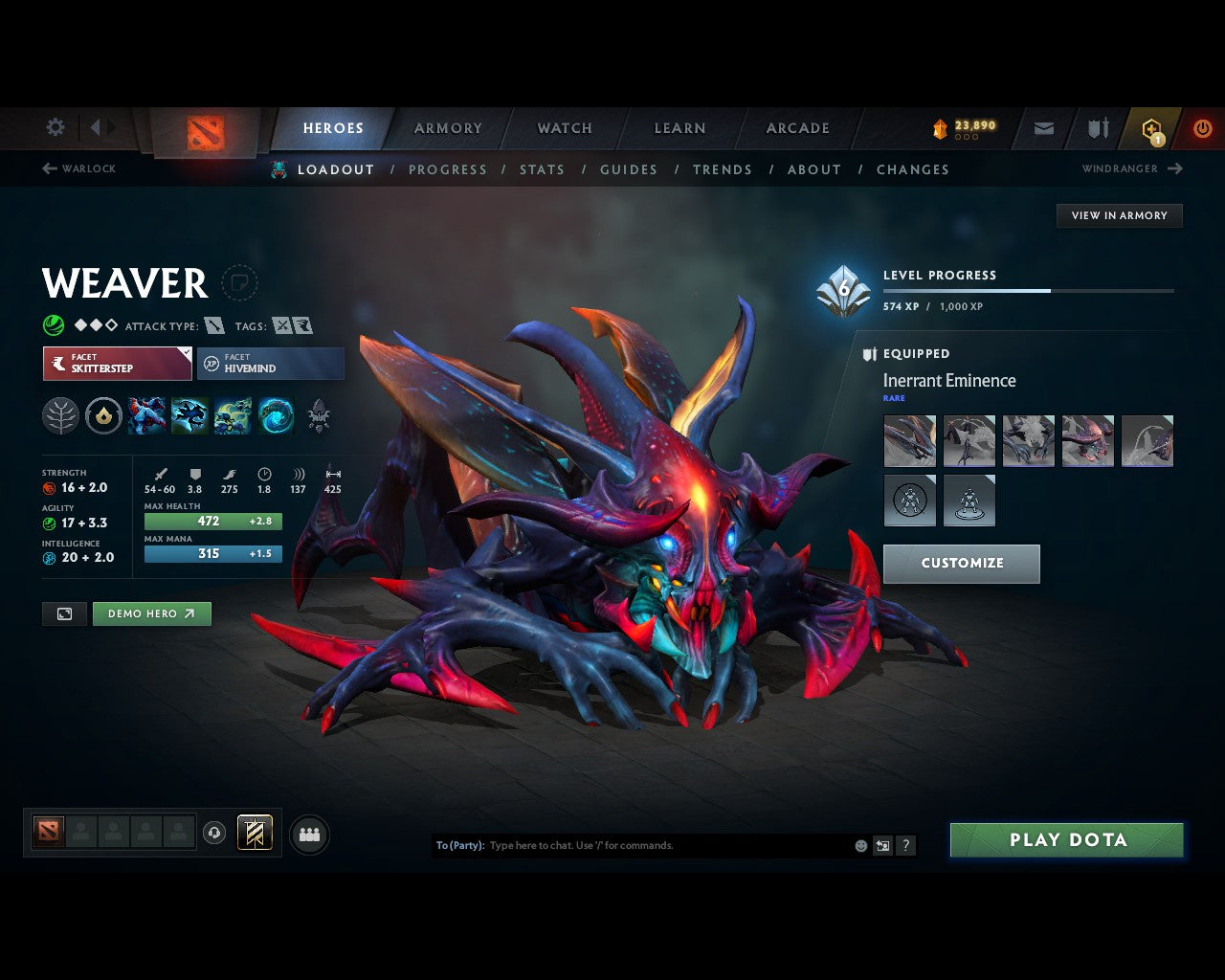Switch to the STATS tab
This screenshot has width=1225, height=980.
point(542,169)
